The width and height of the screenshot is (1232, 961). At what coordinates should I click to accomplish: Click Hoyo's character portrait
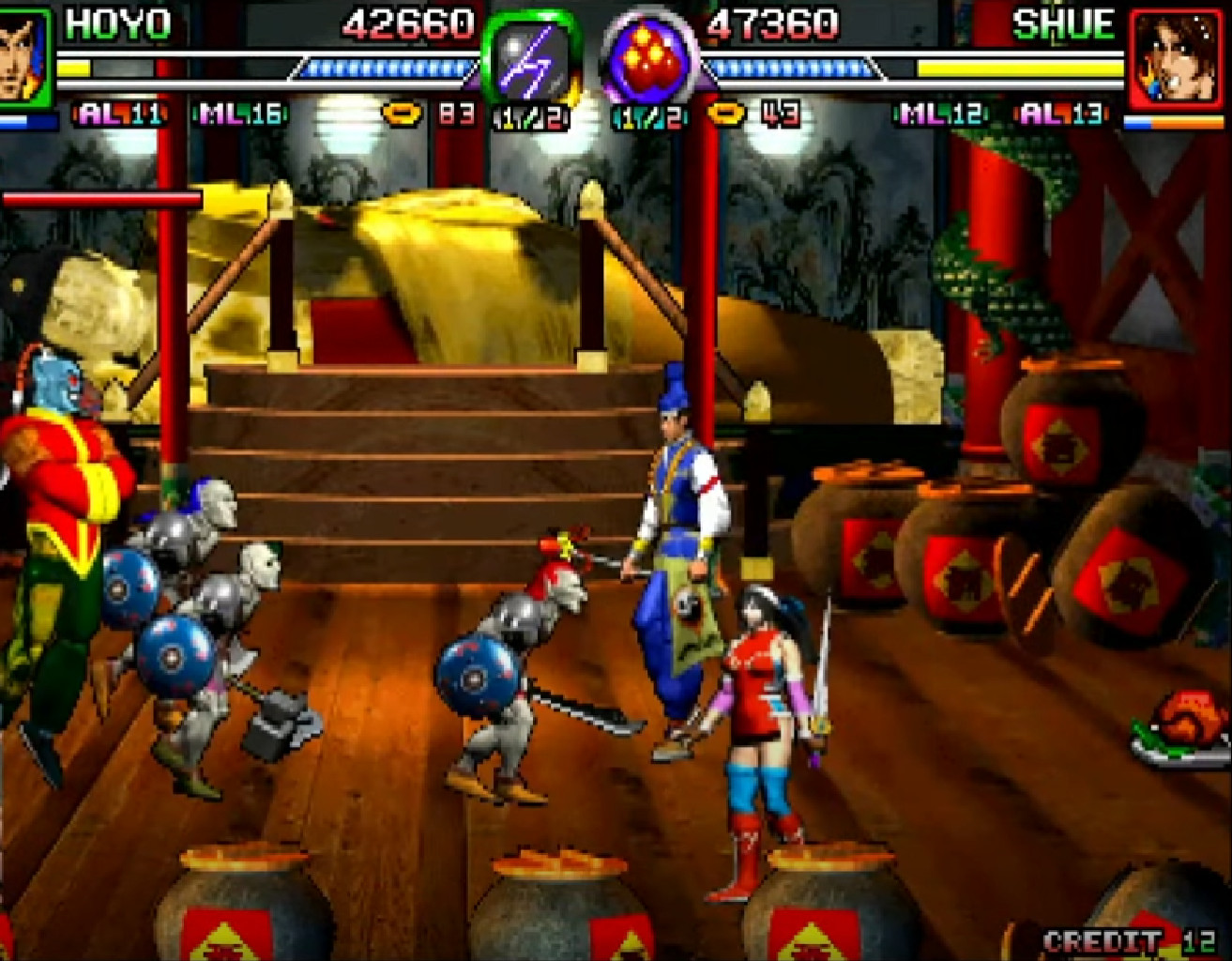pyautogui.click(x=23, y=54)
